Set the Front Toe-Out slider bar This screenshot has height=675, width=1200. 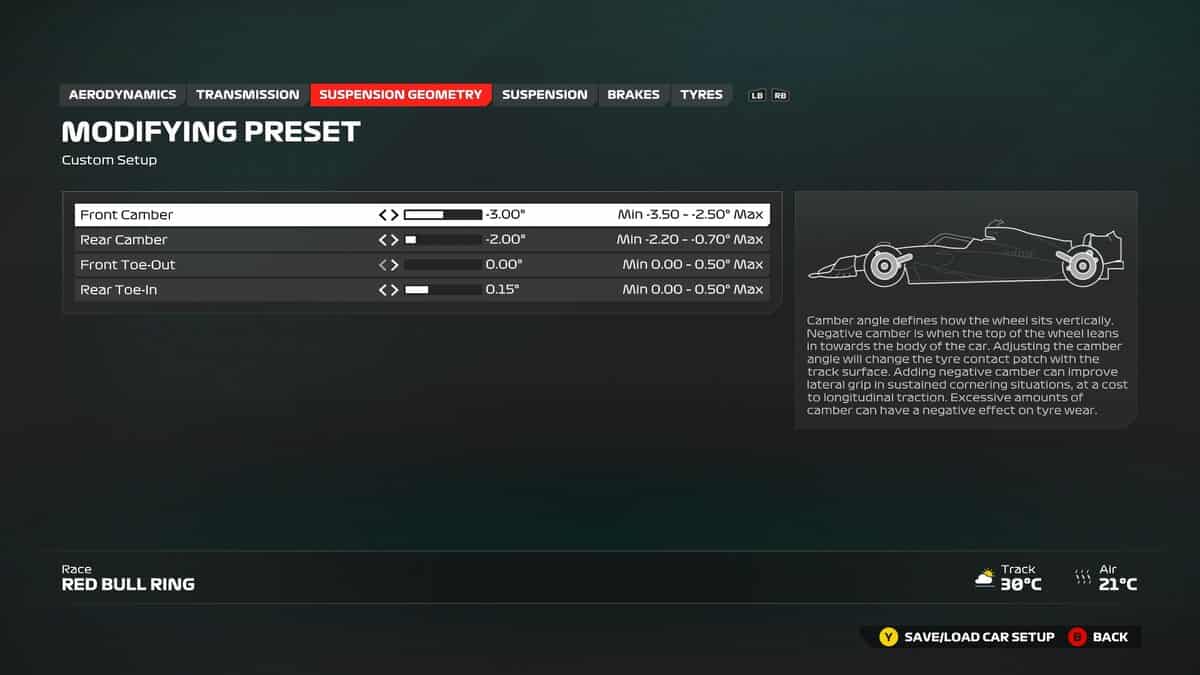[443, 265]
